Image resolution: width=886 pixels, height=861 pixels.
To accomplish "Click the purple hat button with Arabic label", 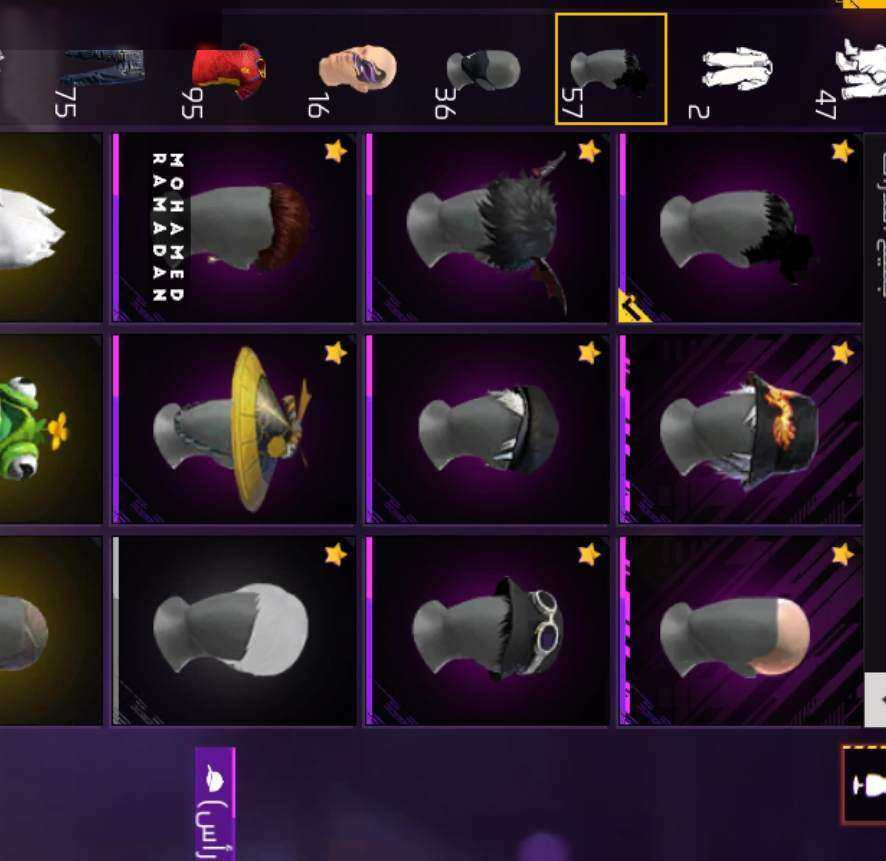I will click(x=215, y=802).
